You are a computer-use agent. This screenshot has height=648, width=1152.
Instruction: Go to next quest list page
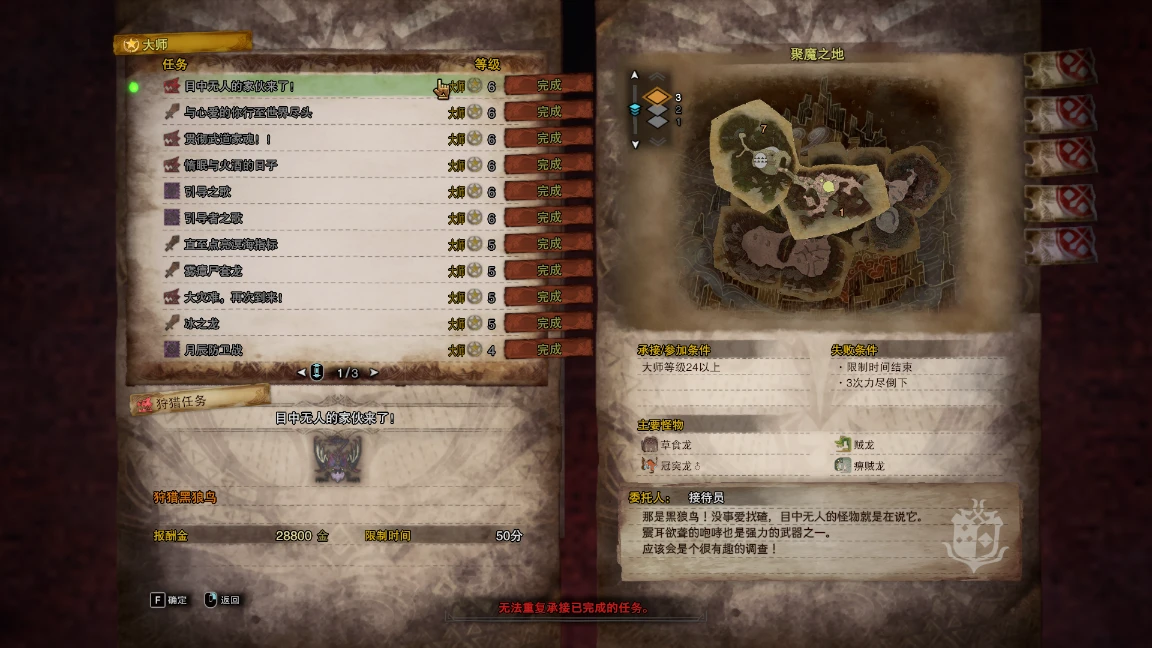375,373
